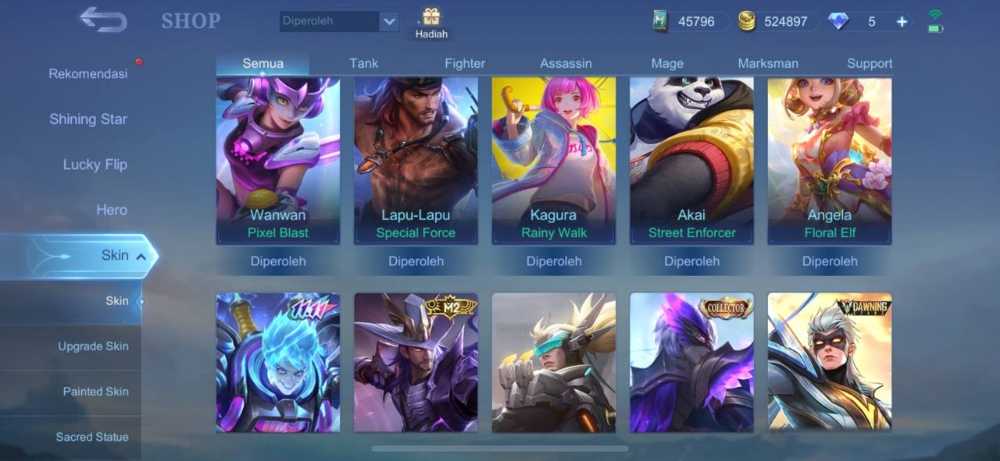Viewport: 1000px width, 461px height.
Task: Open the Hadiah gift icon
Action: point(431,22)
